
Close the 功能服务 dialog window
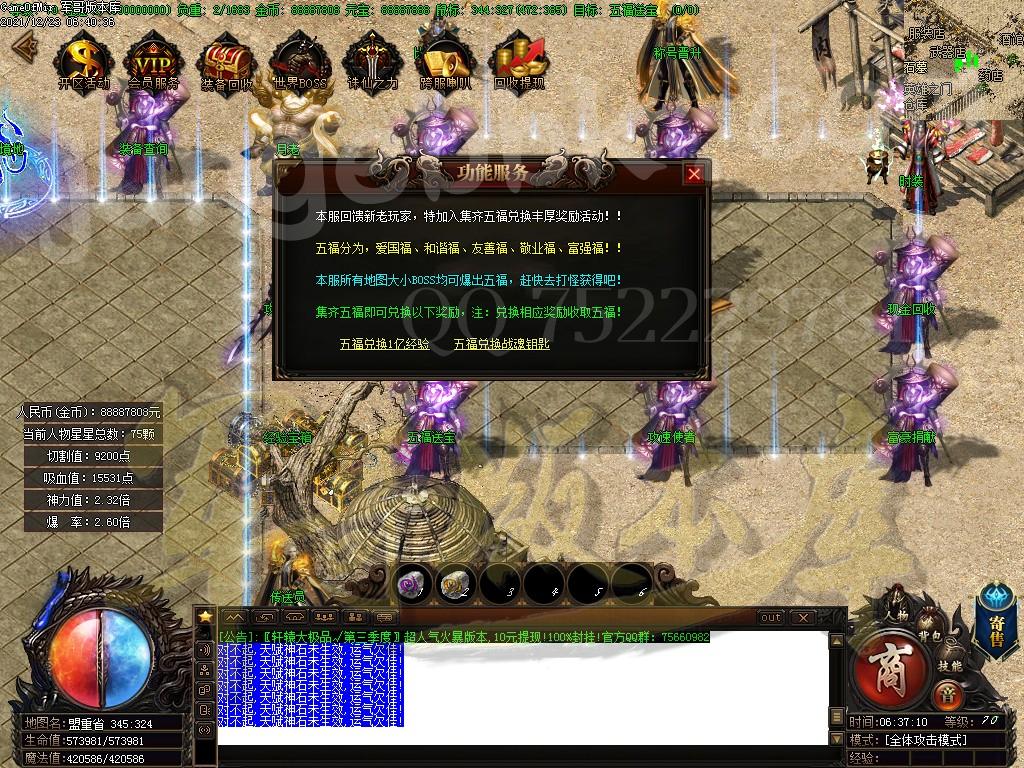coord(694,174)
